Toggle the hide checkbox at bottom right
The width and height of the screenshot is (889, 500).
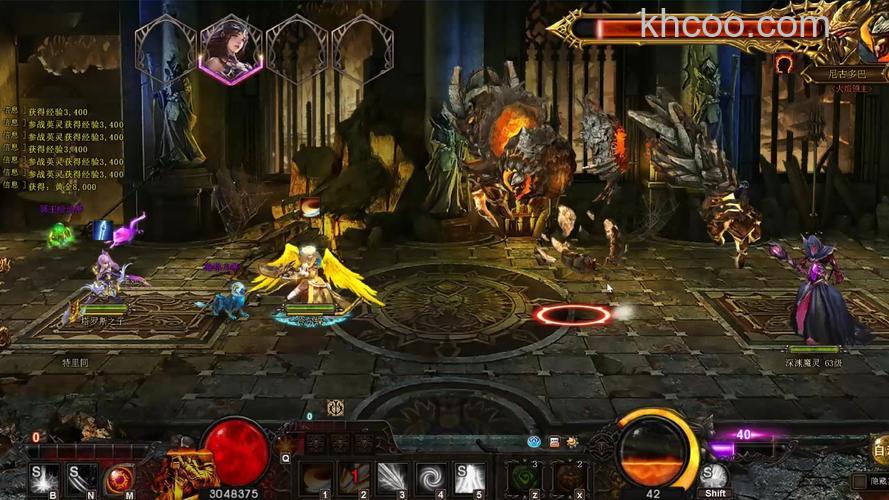(858, 481)
